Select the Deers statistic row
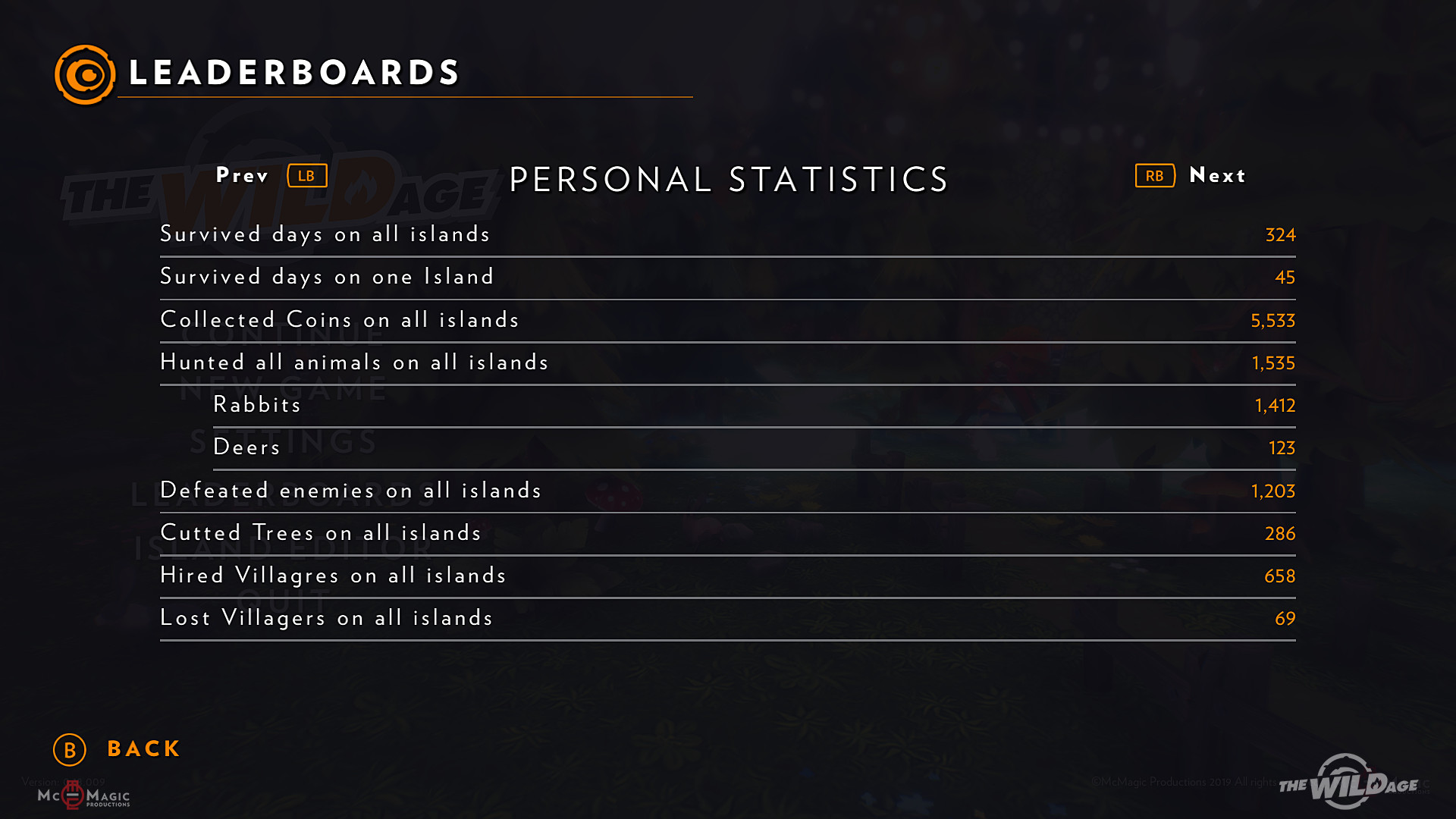The width and height of the screenshot is (1456, 819). tap(753, 447)
